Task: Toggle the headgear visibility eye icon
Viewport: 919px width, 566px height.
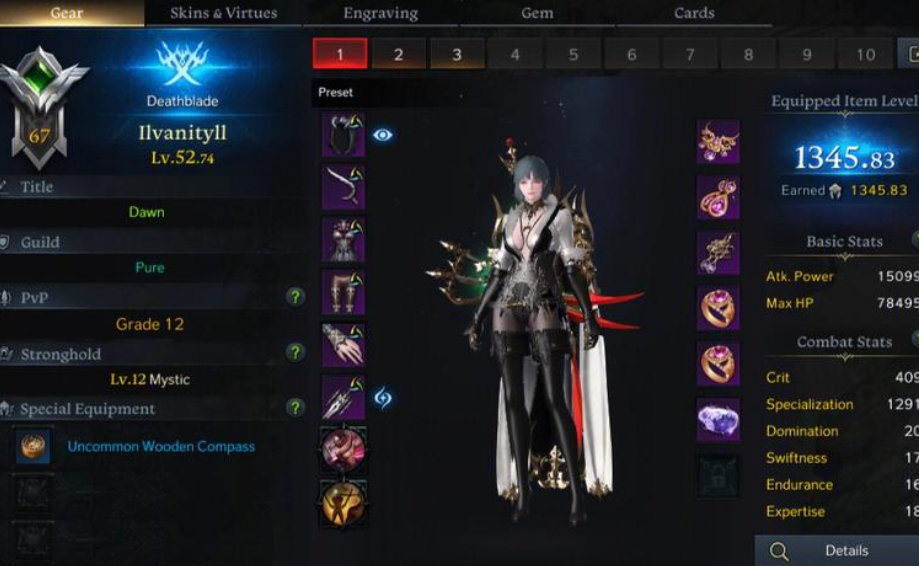Action: 383,135
